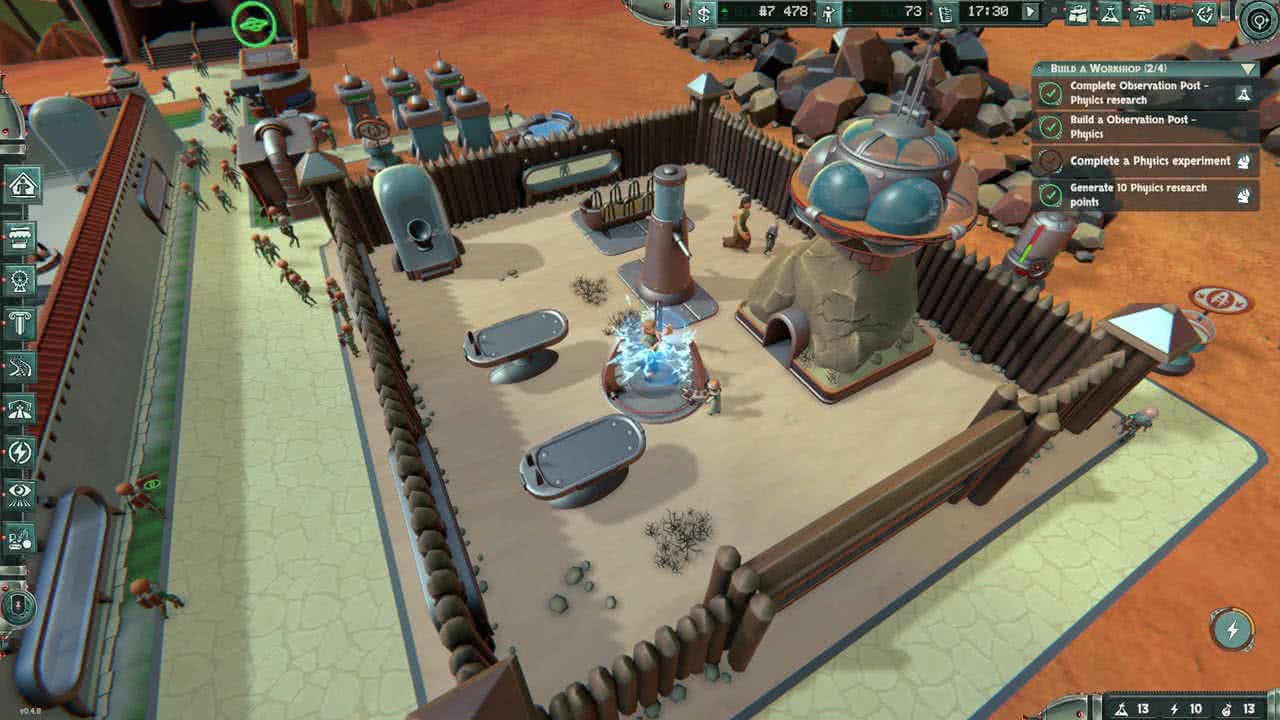
Task: Open the house build category
Action: pyautogui.click(x=21, y=186)
